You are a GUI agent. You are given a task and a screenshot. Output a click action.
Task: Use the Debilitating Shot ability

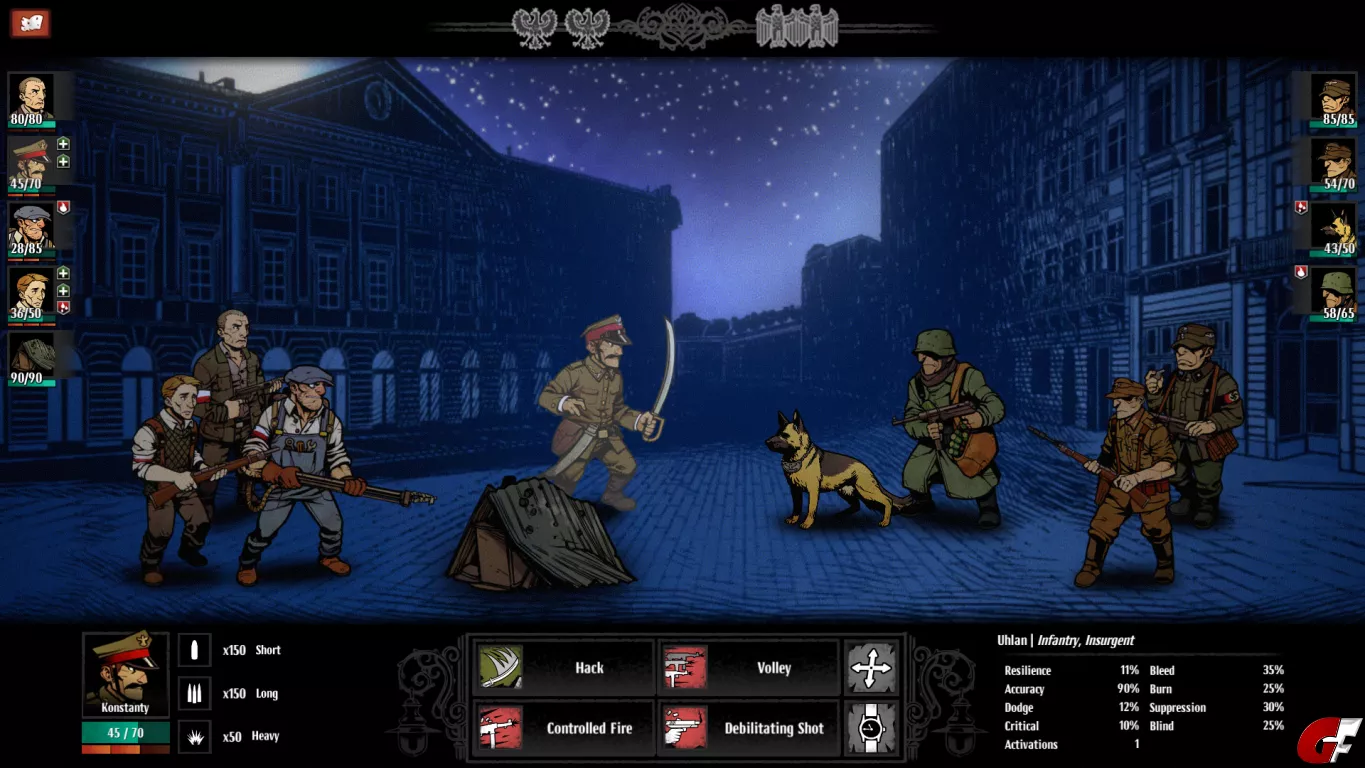click(x=748, y=728)
